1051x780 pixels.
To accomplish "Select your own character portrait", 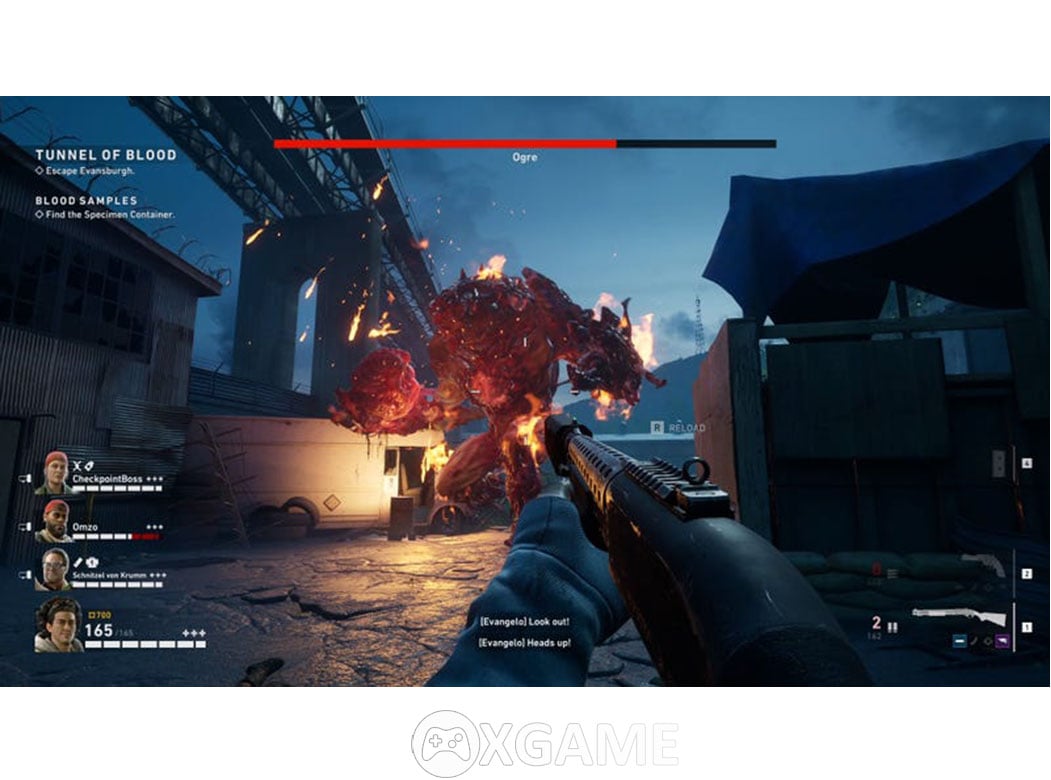I will pos(59,625).
